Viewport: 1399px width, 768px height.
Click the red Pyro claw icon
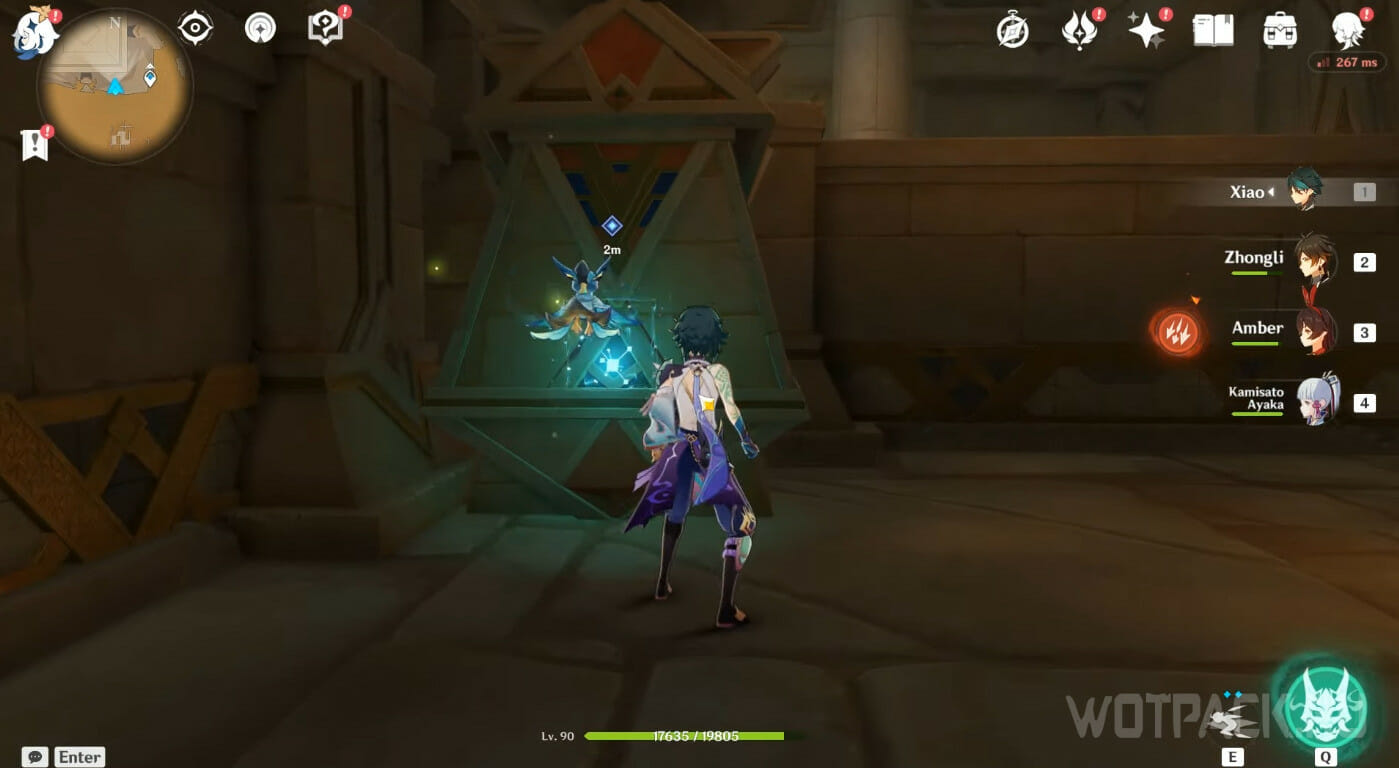point(1177,332)
